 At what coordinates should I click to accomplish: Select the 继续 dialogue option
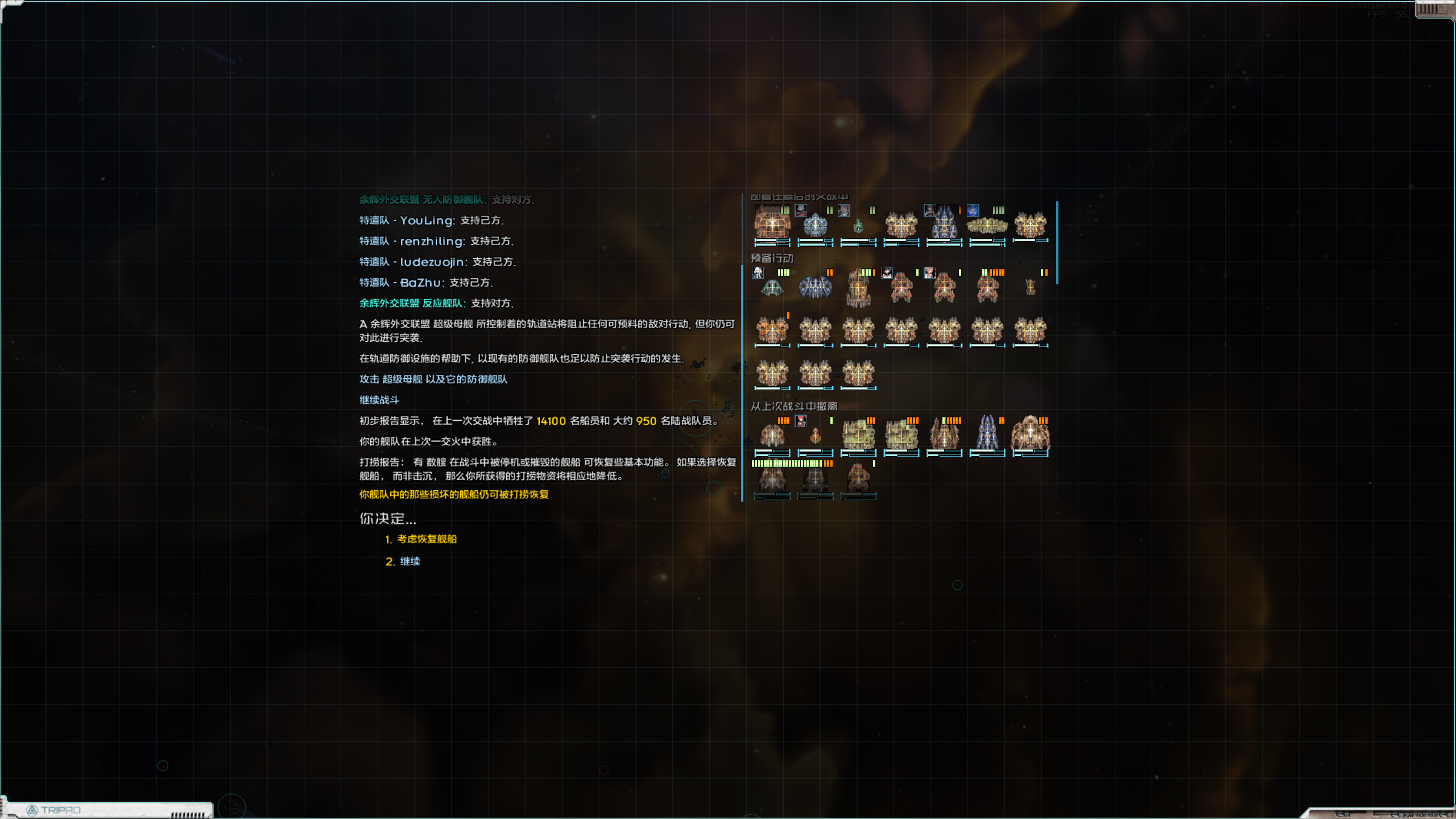click(x=409, y=561)
